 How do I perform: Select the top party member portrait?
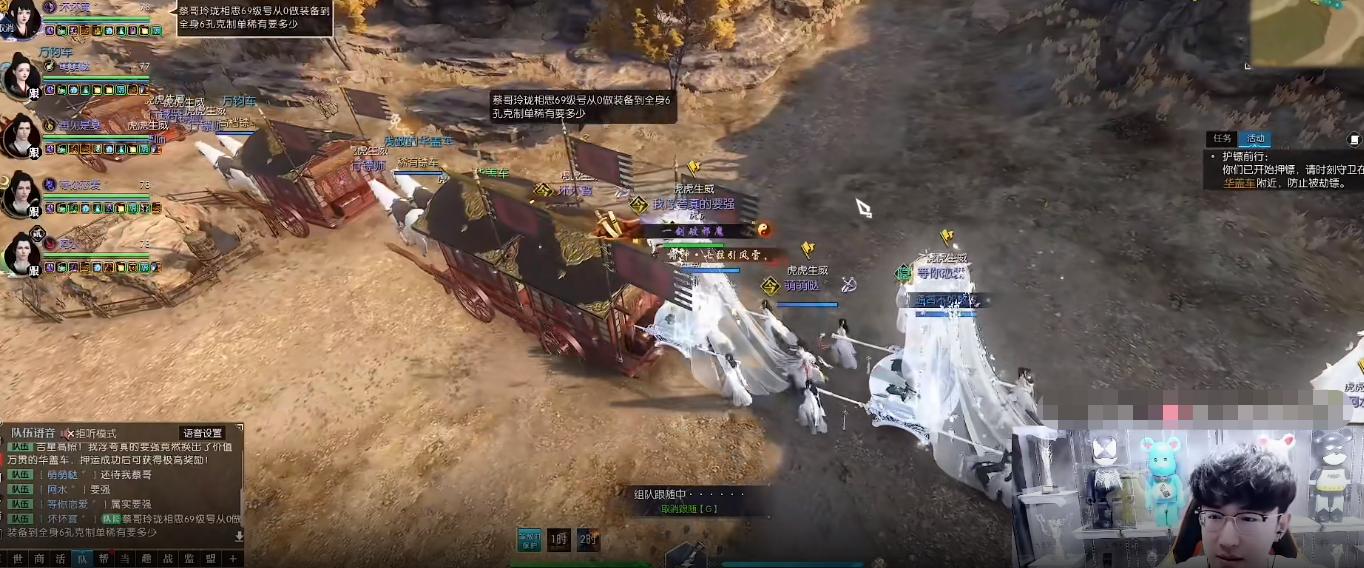[20, 18]
